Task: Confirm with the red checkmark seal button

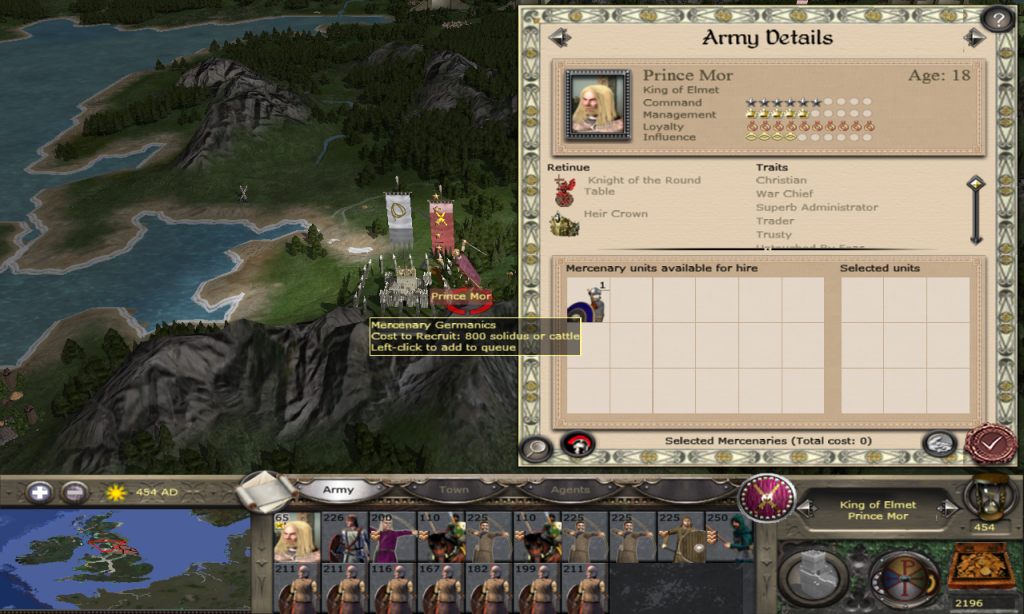Action: [990, 443]
